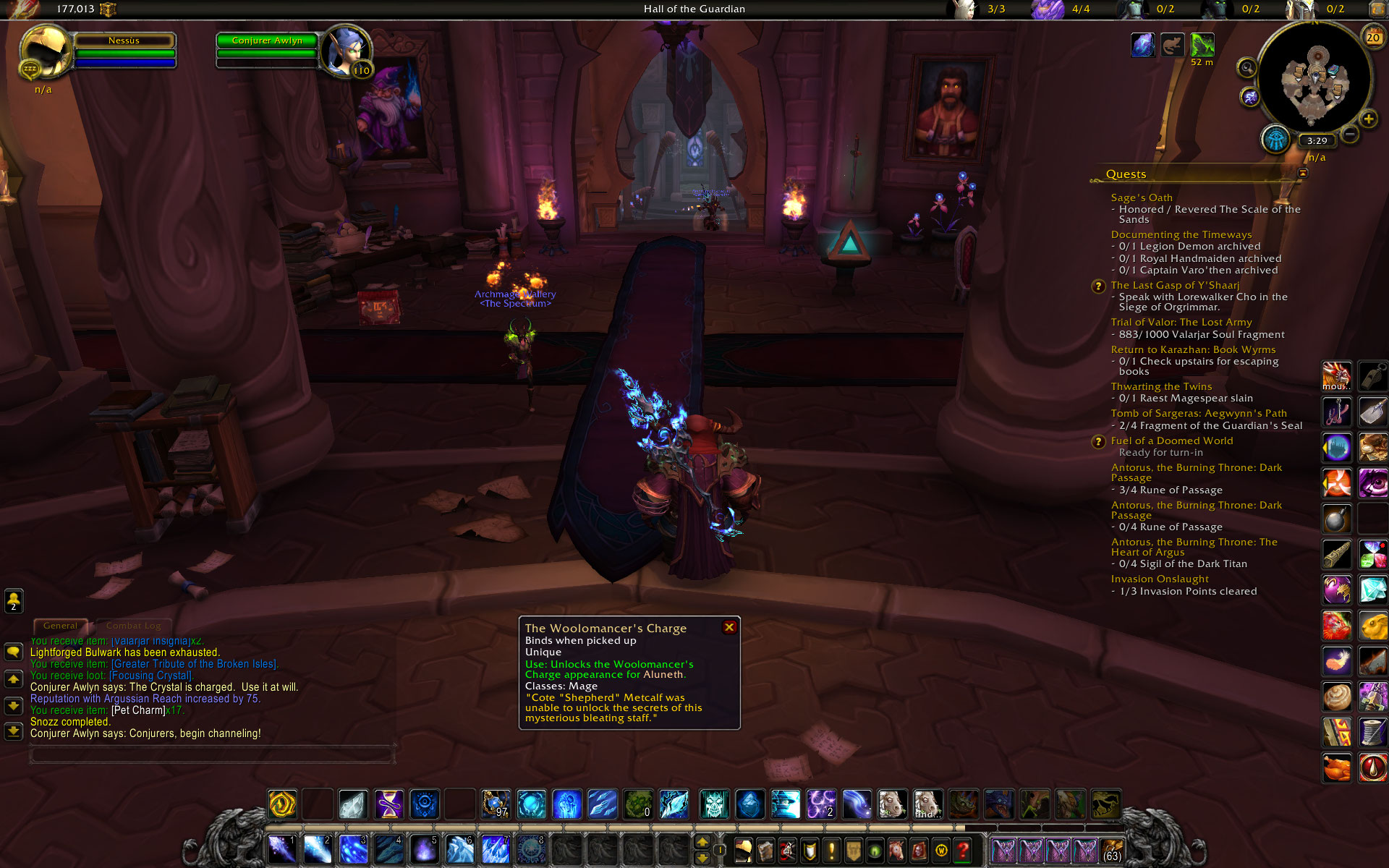Open the main backpack with 63 free slots
1389x868 pixels.
[x=1111, y=850]
